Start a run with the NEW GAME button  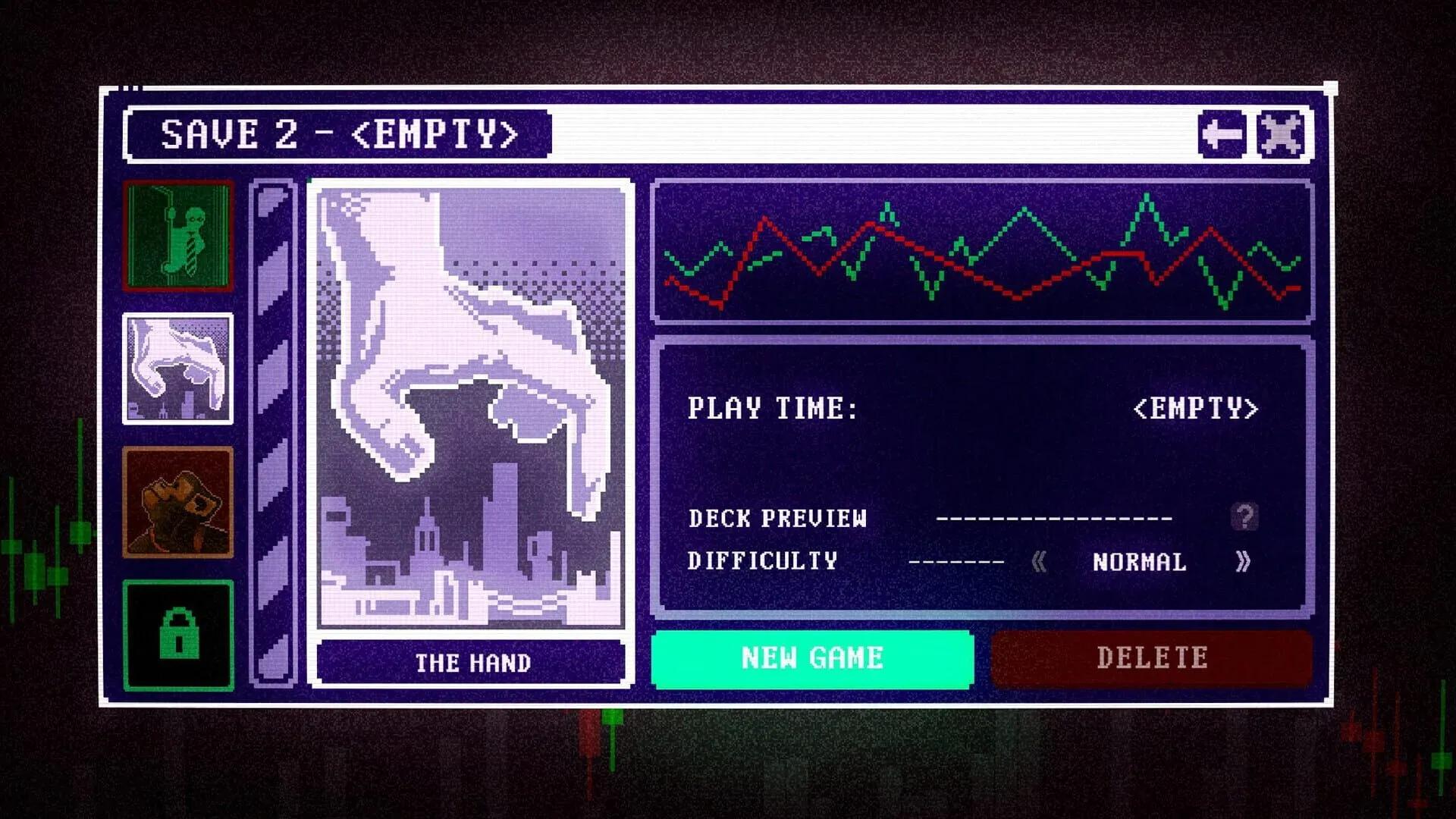[811, 658]
